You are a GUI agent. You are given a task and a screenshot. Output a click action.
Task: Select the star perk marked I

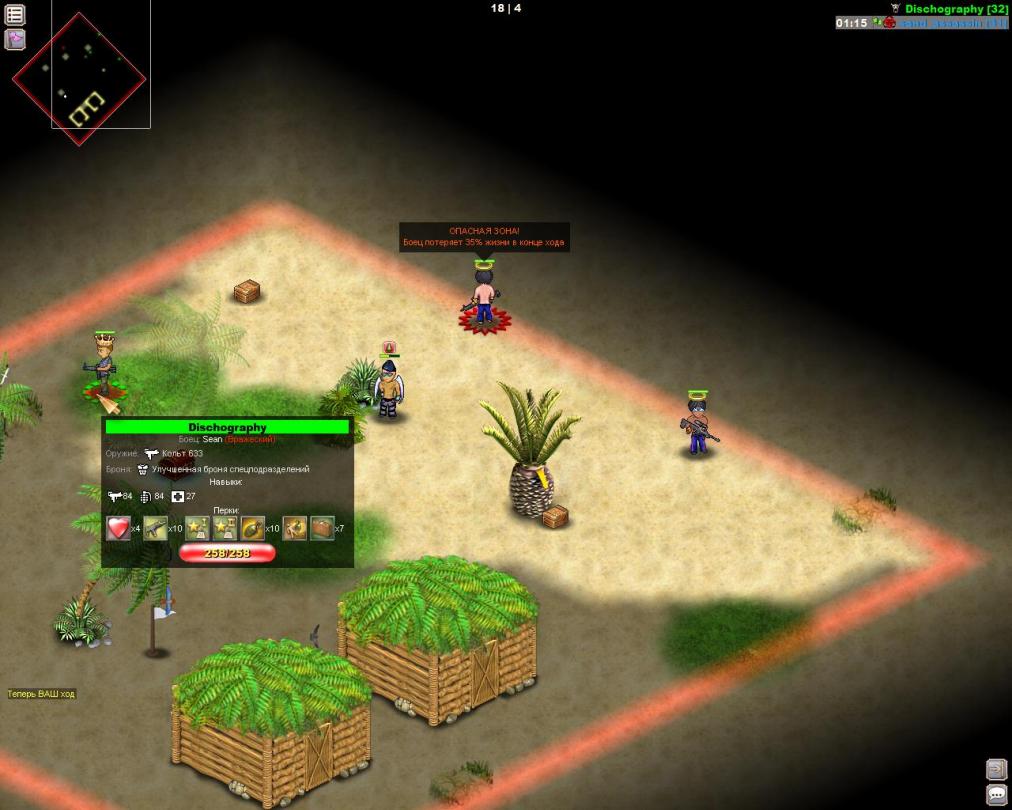(x=196, y=527)
